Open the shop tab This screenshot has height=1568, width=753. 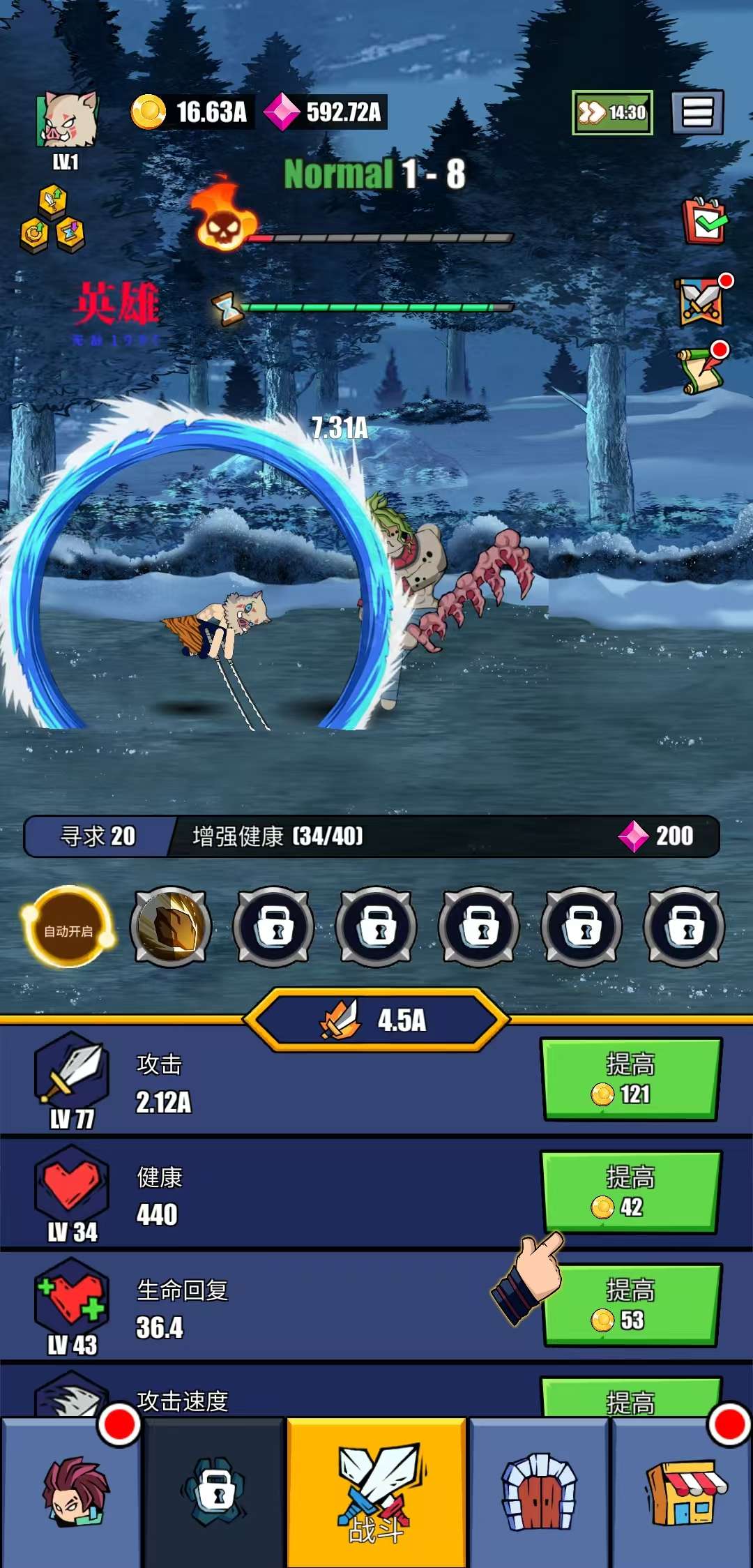[683, 1493]
